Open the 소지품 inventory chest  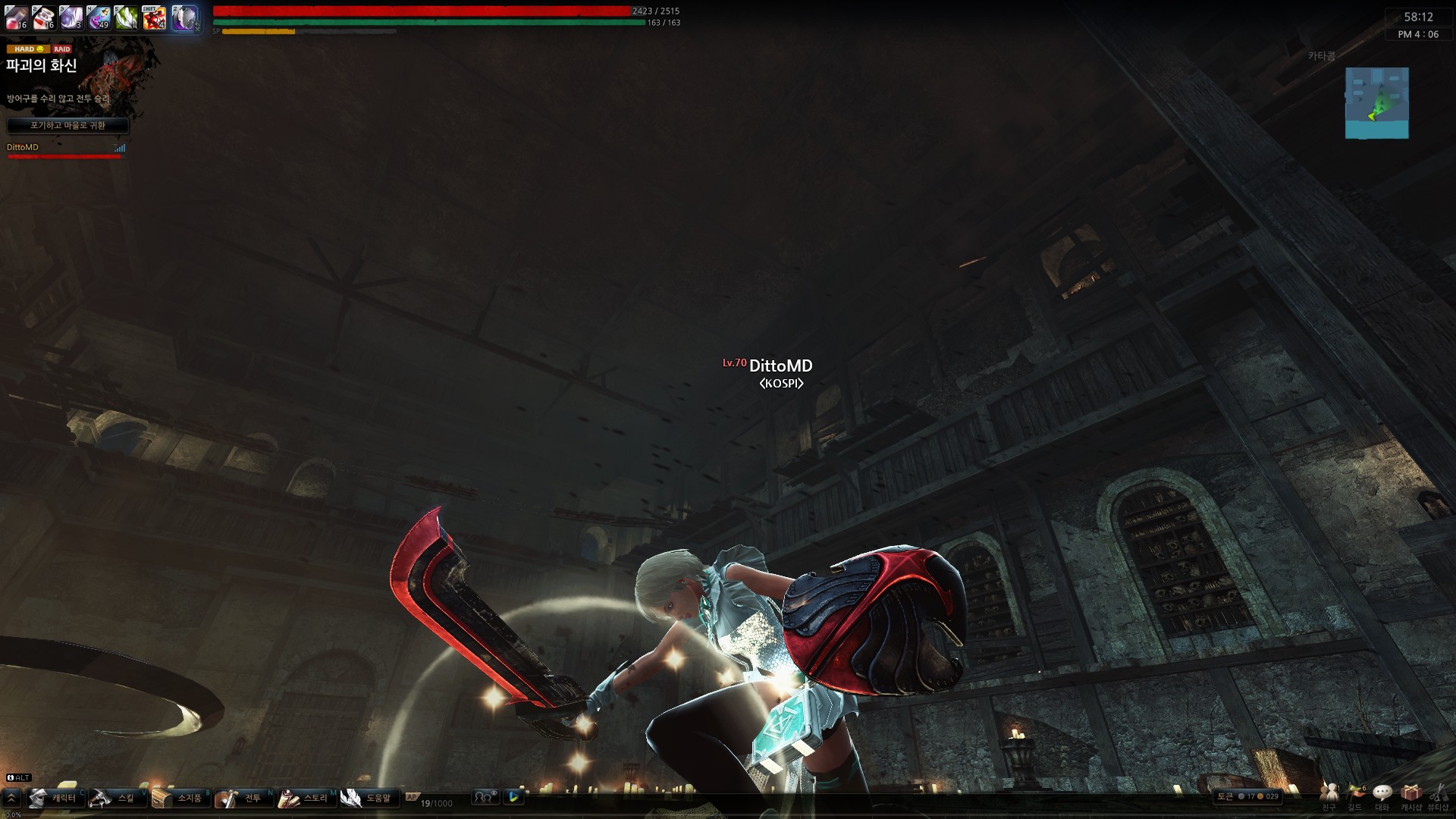click(179, 798)
